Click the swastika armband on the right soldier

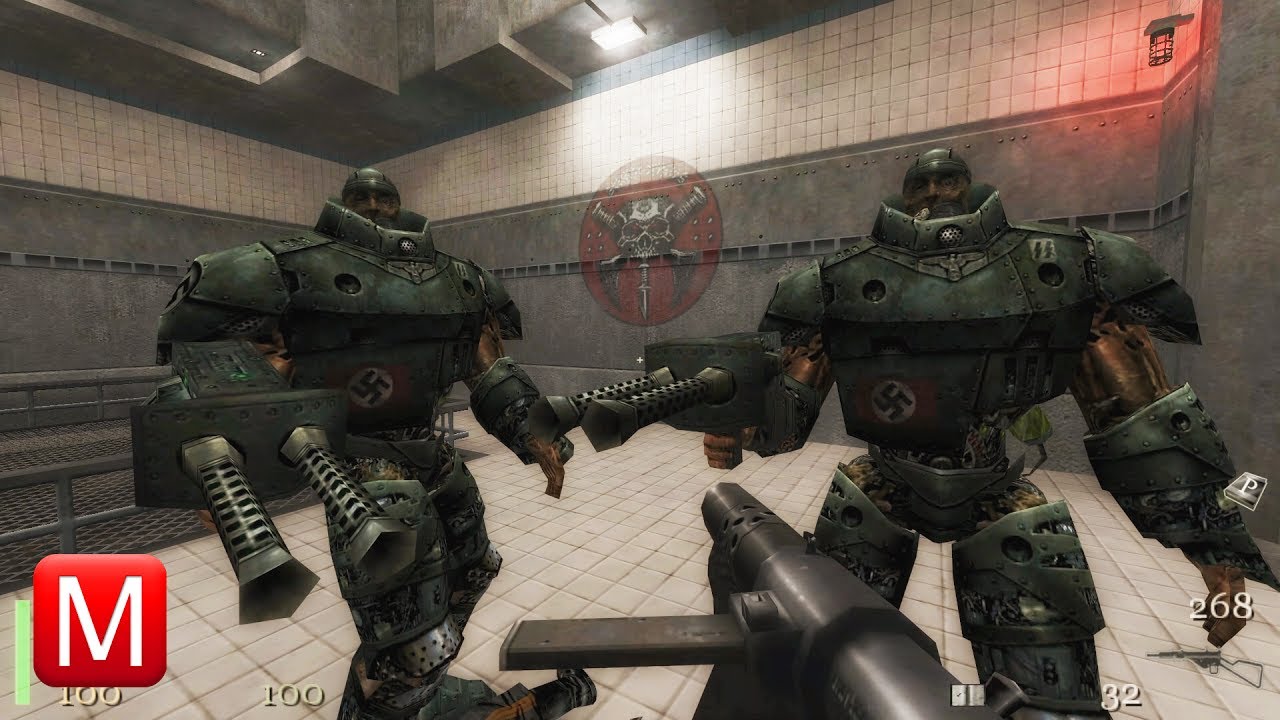tap(895, 400)
